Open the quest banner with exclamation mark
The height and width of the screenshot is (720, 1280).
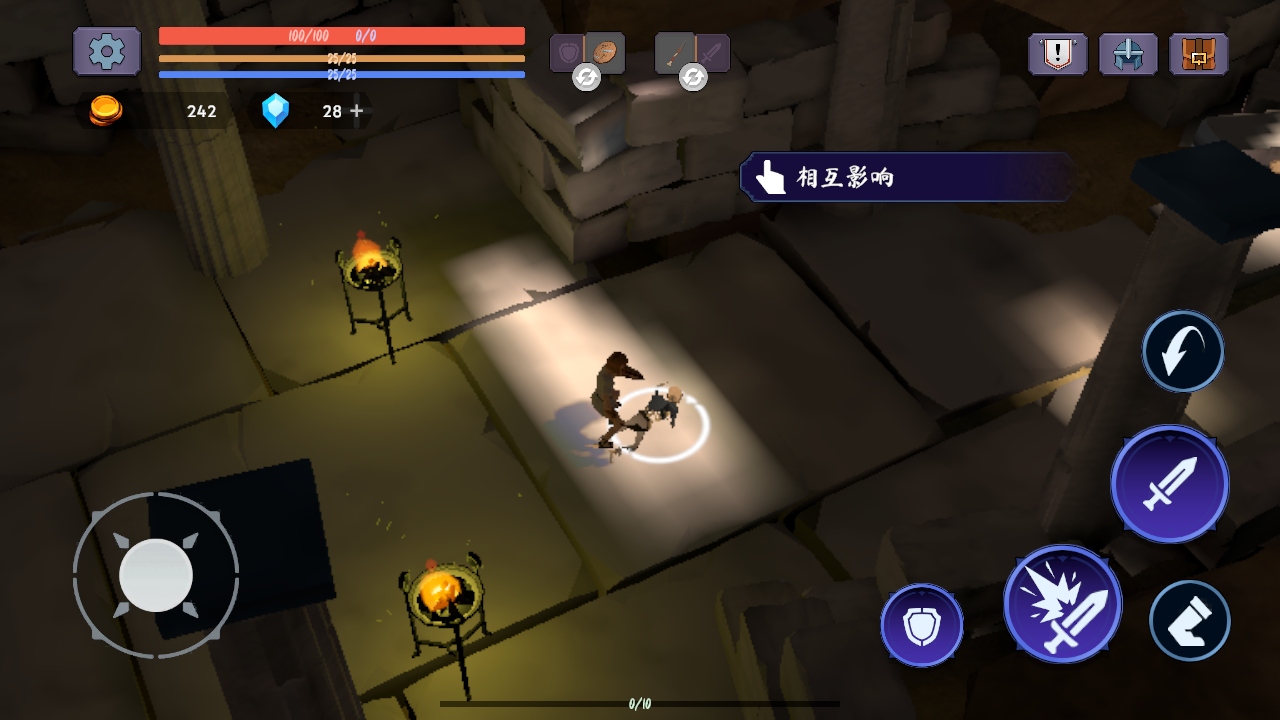click(x=1057, y=54)
